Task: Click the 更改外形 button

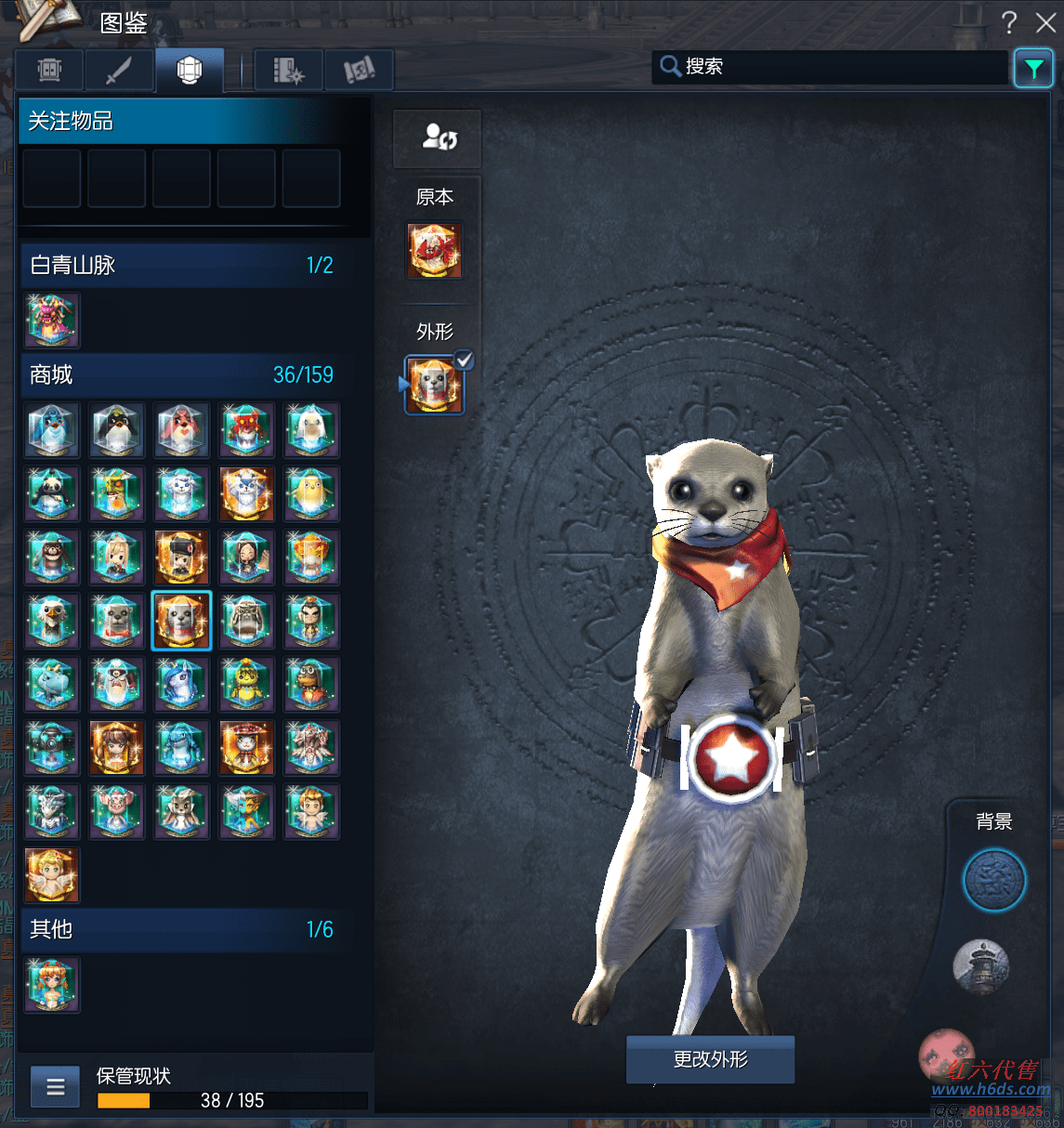Action: [710, 1059]
